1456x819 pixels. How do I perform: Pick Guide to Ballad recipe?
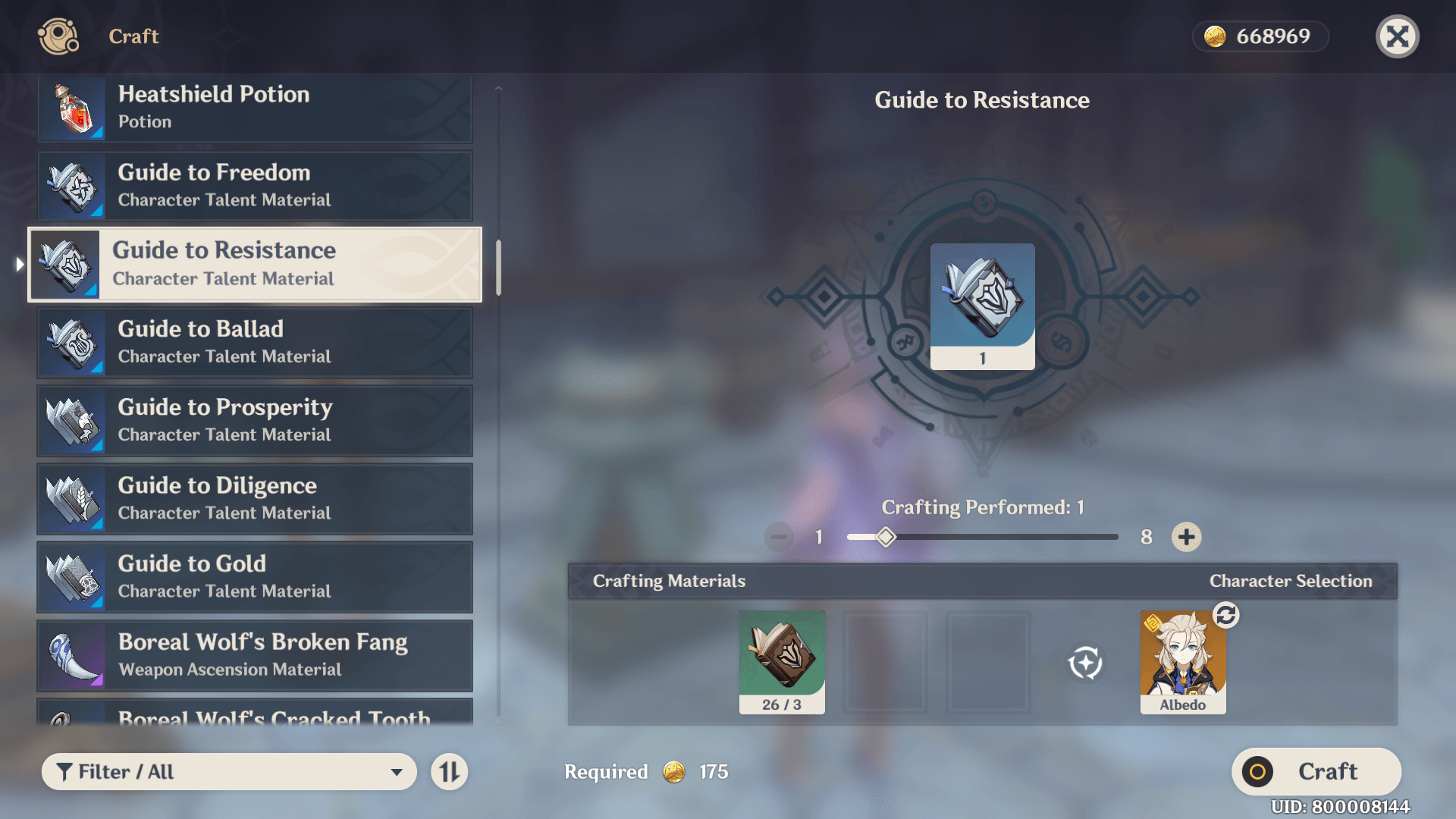255,343
